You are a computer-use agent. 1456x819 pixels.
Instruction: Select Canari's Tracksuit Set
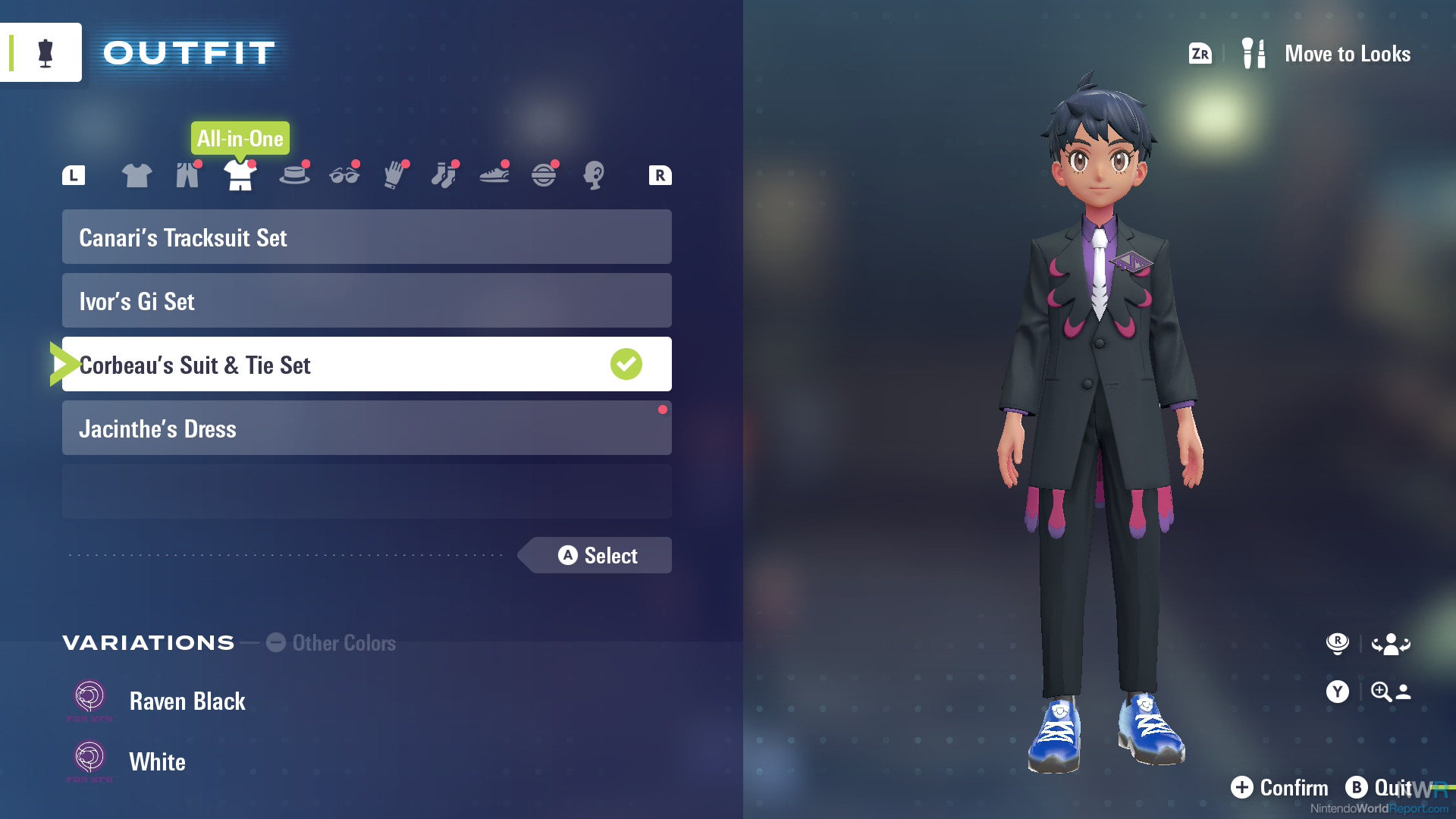366,237
